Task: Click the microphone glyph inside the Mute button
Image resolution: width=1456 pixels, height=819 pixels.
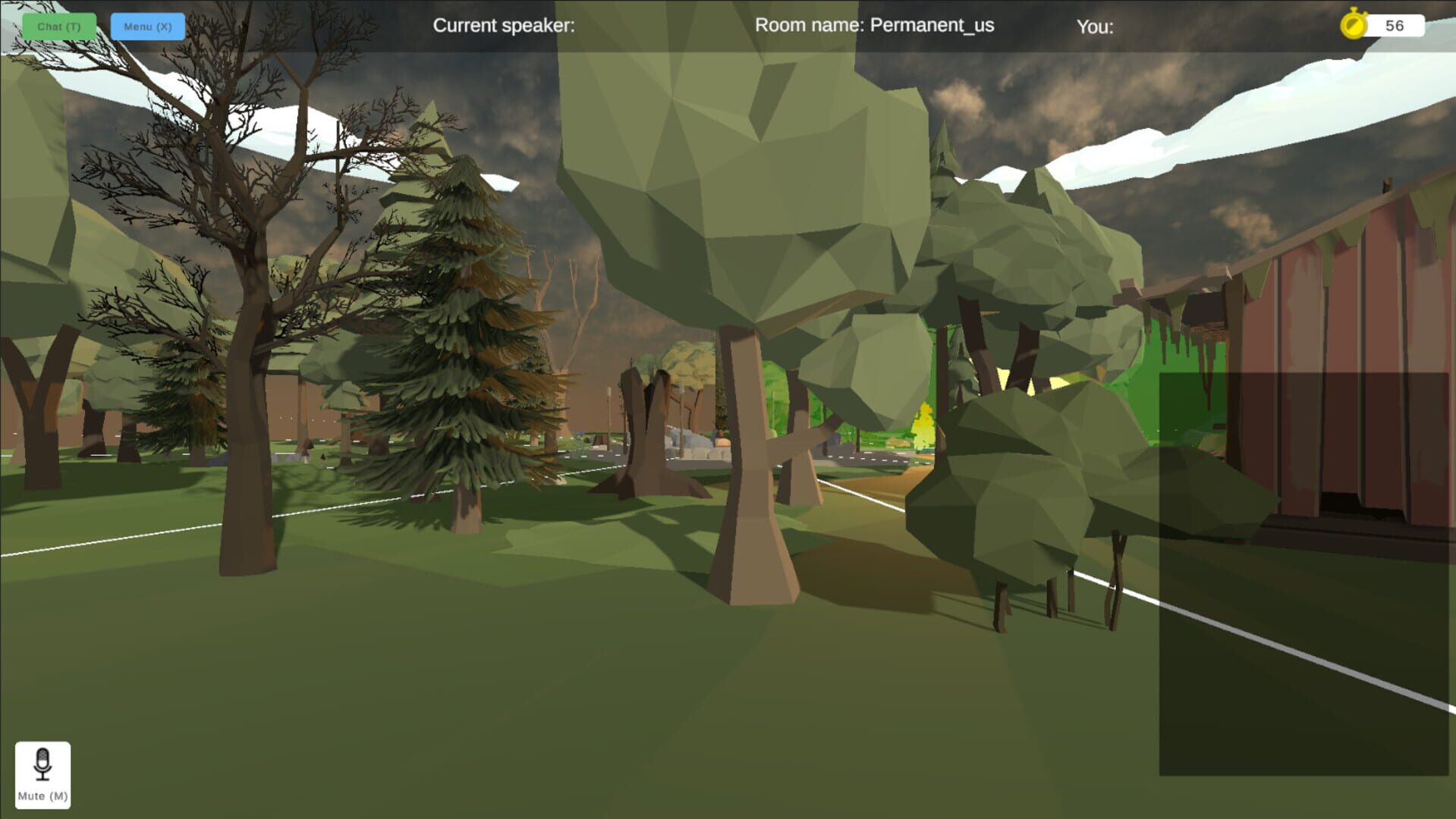Action: 42,764
